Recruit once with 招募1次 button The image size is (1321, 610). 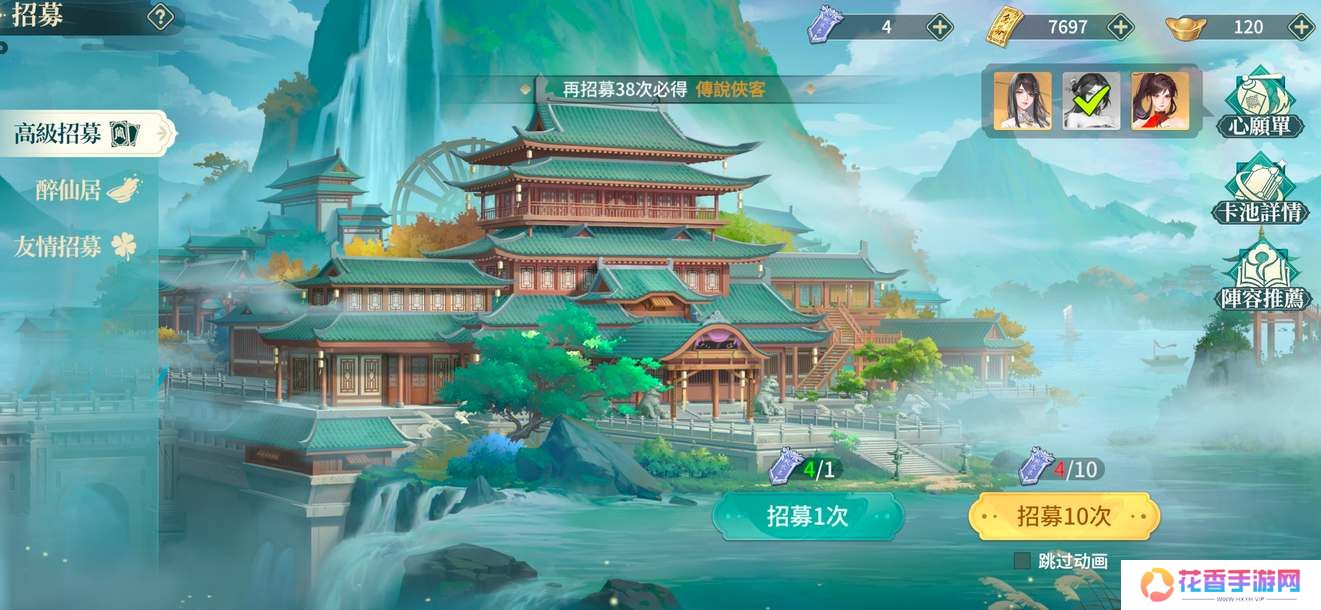click(807, 516)
